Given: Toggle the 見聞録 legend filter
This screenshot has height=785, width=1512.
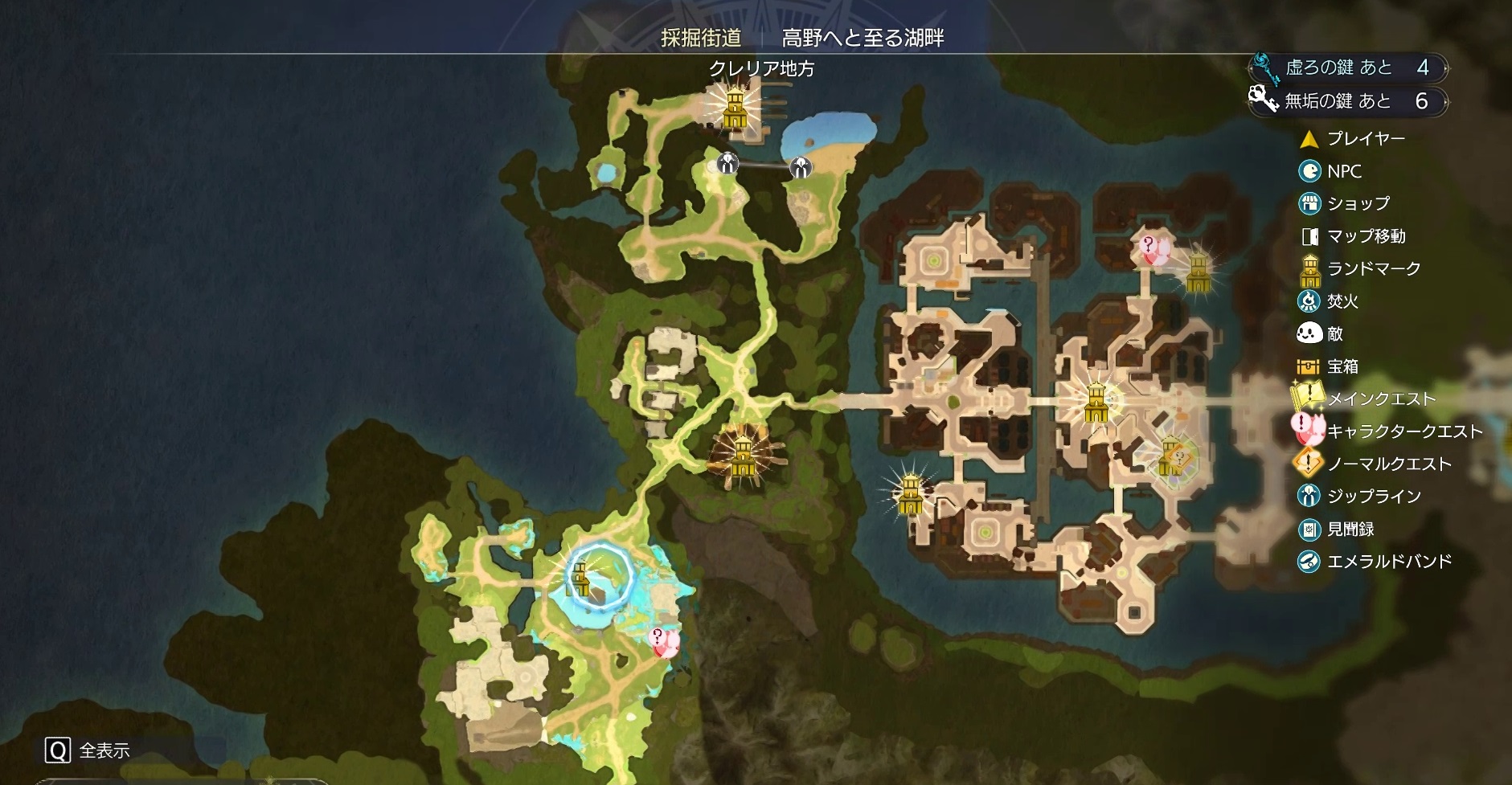Looking at the screenshot, I should [x=1350, y=529].
